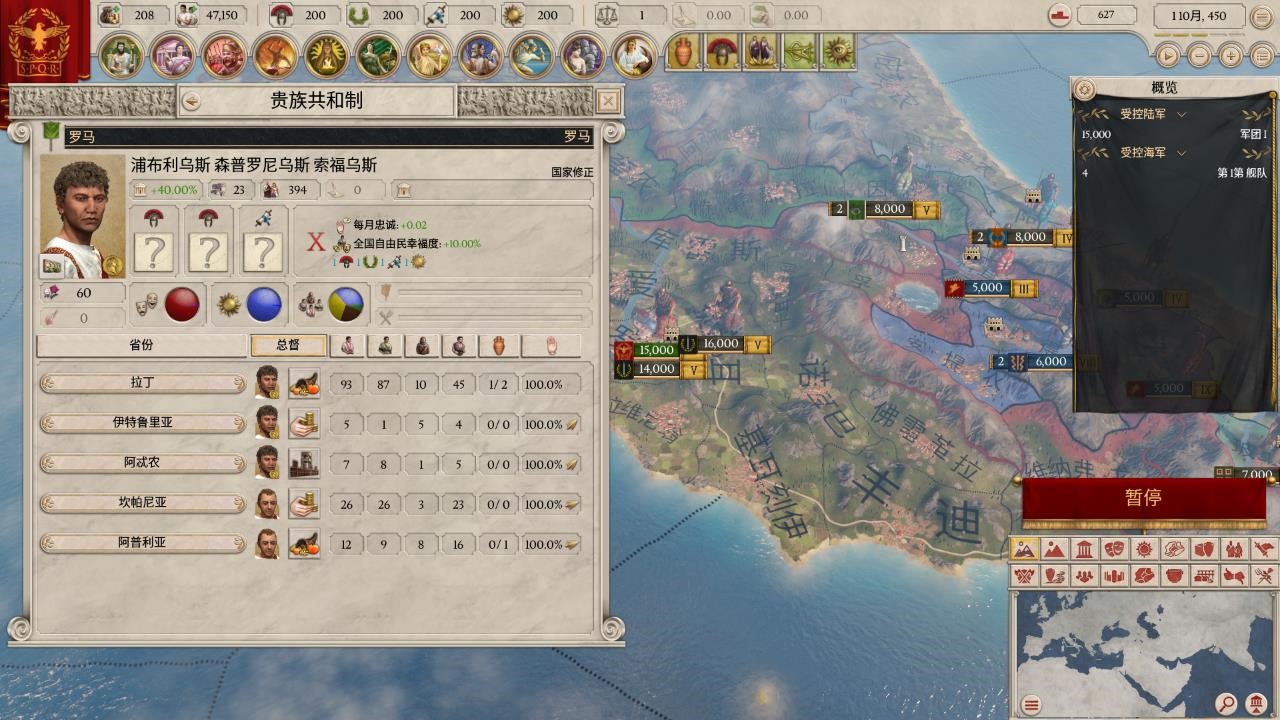
Task: Click the red 暂停 pause banner
Action: point(1143,498)
